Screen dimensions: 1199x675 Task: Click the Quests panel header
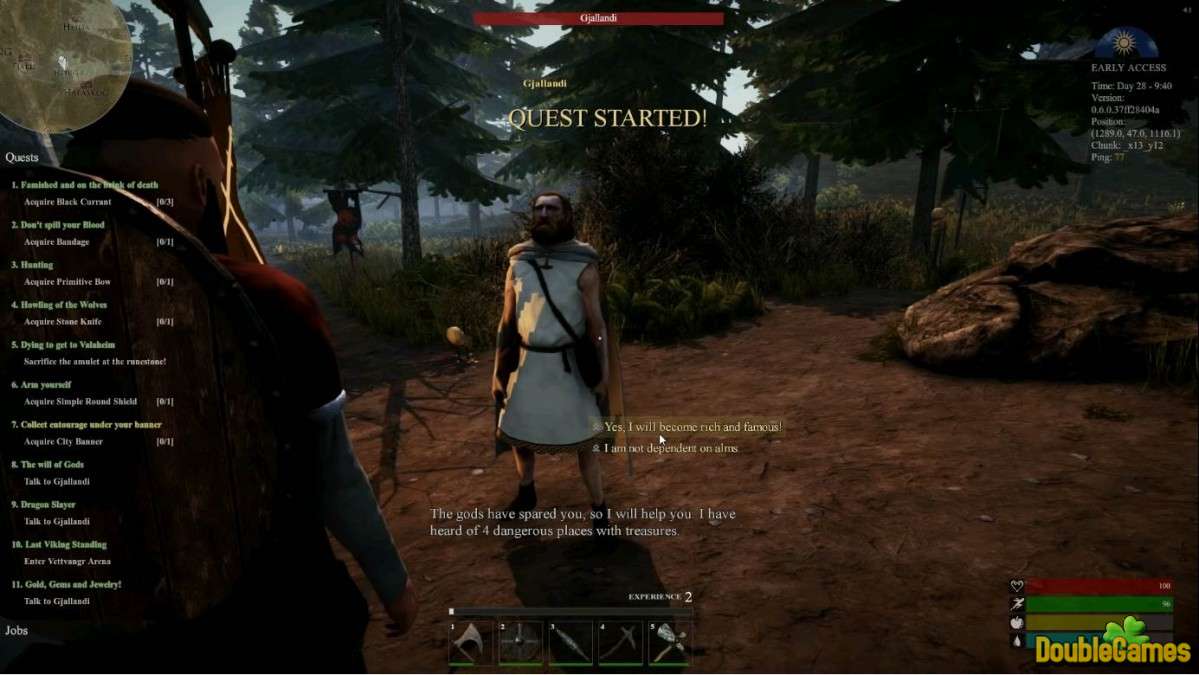tap(22, 158)
